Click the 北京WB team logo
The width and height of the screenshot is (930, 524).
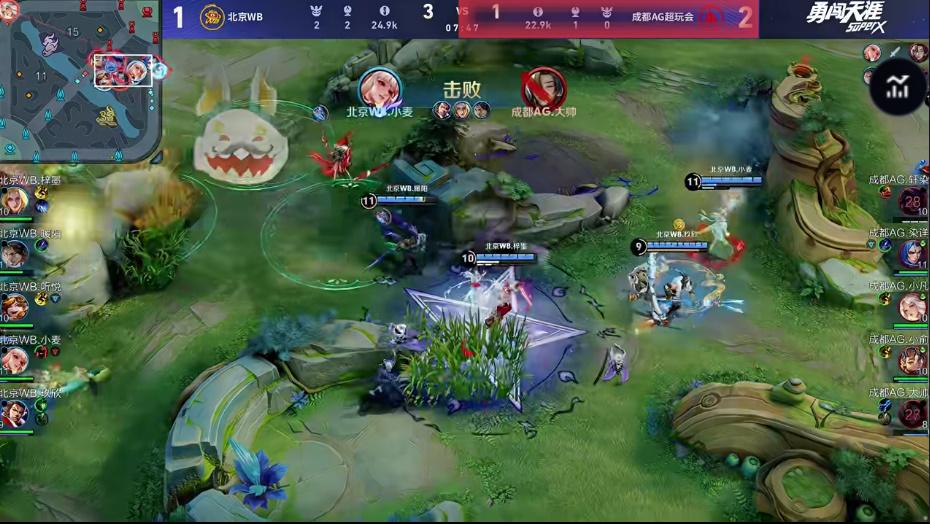212,17
